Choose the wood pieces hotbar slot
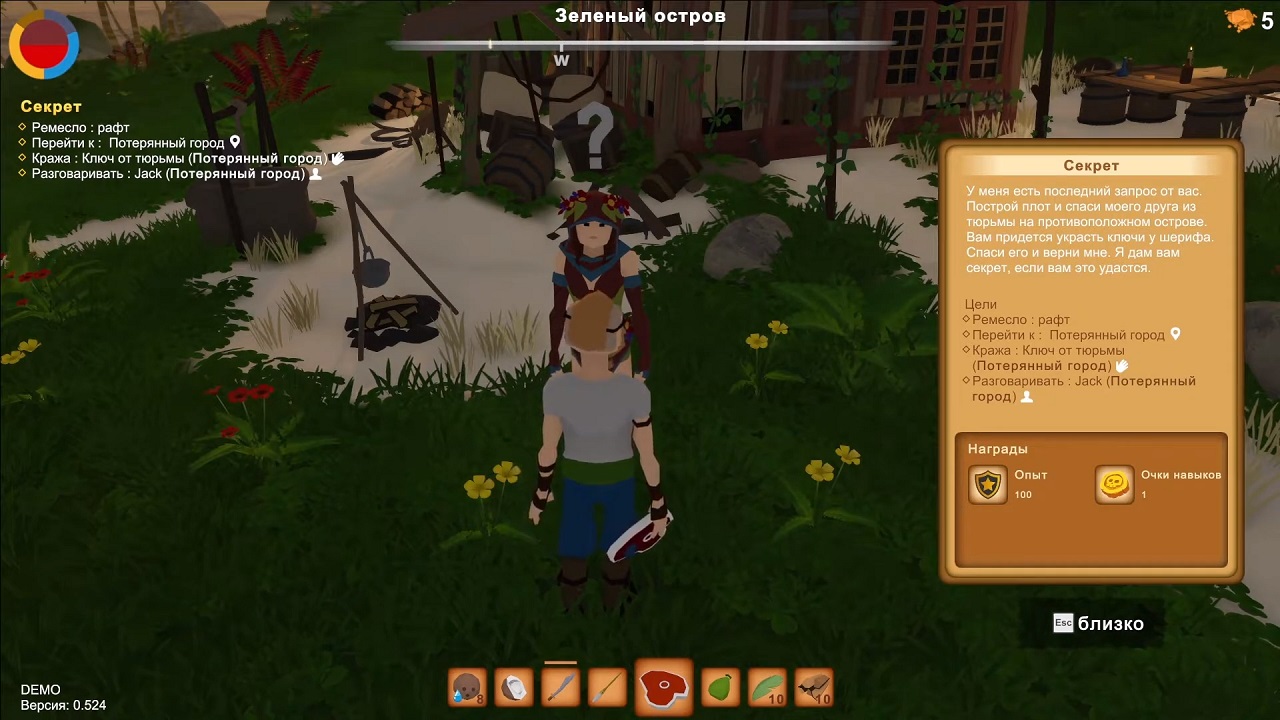The height and width of the screenshot is (720, 1280). (x=814, y=687)
